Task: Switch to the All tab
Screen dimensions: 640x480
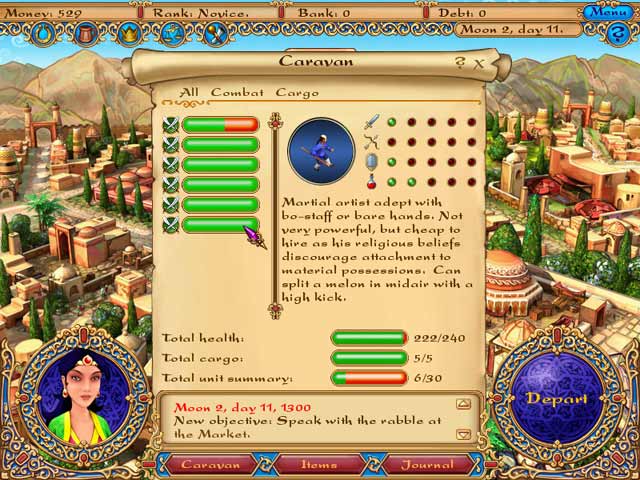Action: pos(188,93)
